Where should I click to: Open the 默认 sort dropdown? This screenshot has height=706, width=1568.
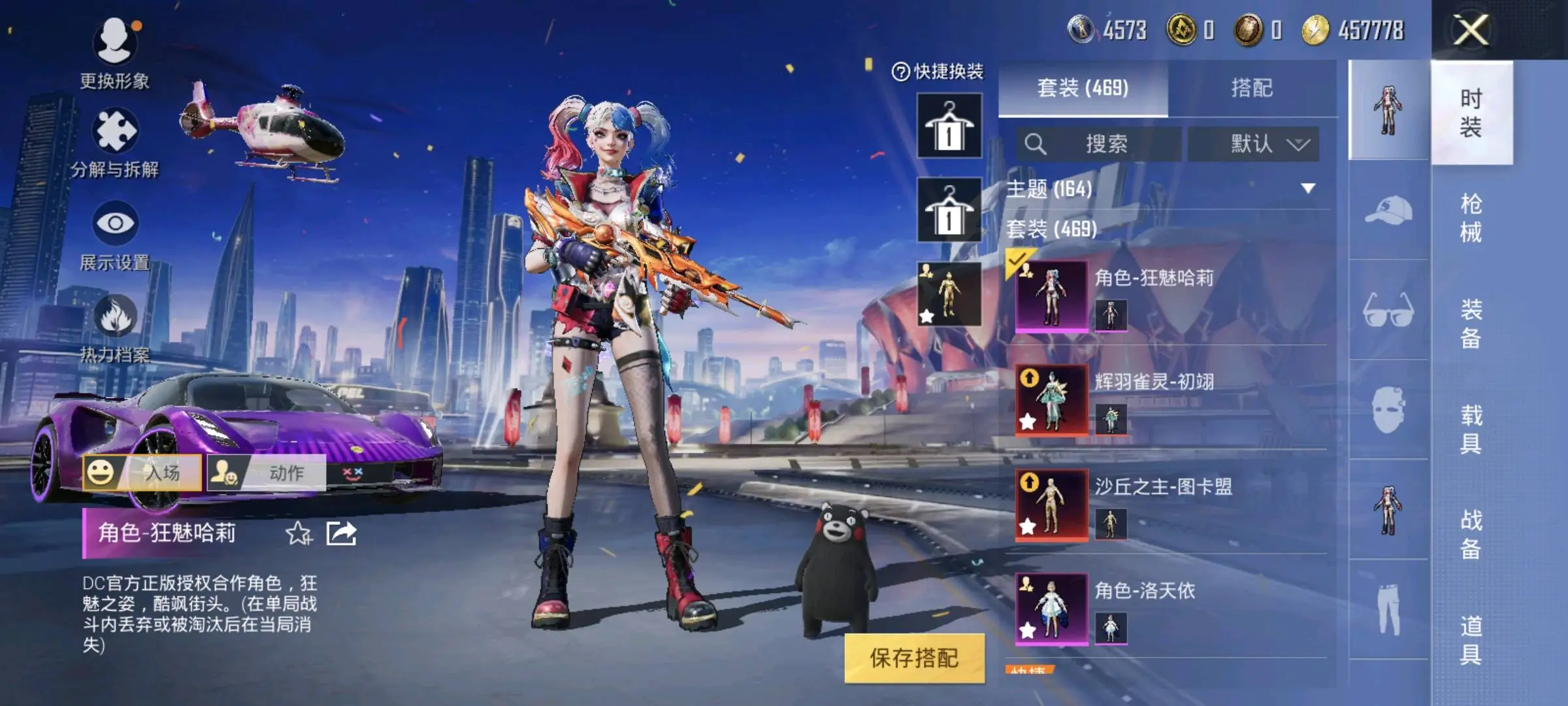[1253, 144]
